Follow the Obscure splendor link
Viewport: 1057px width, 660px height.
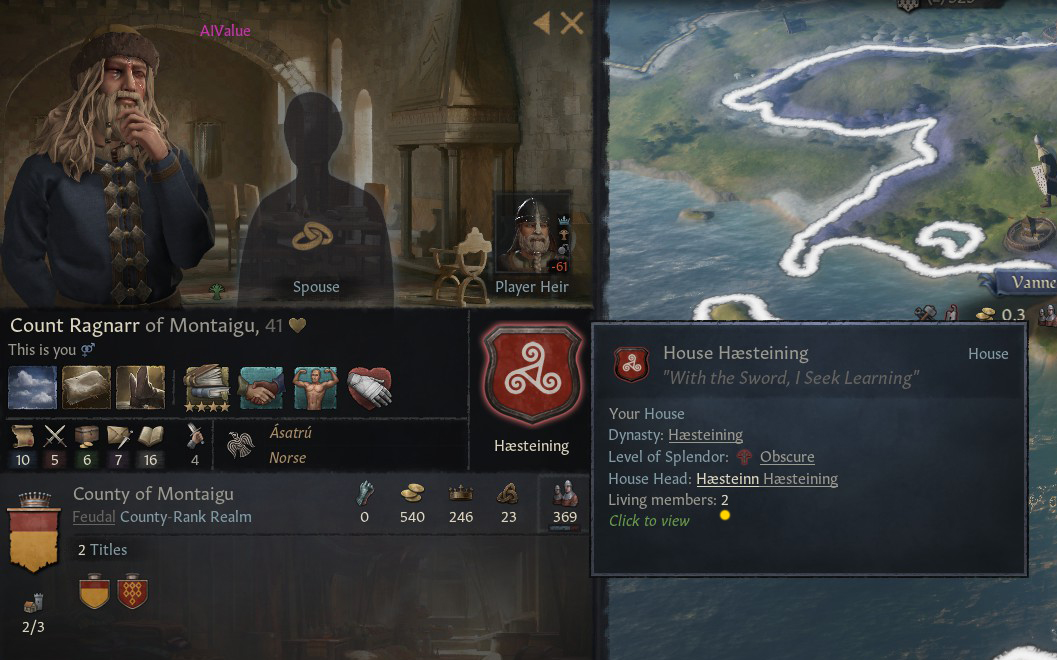787,457
